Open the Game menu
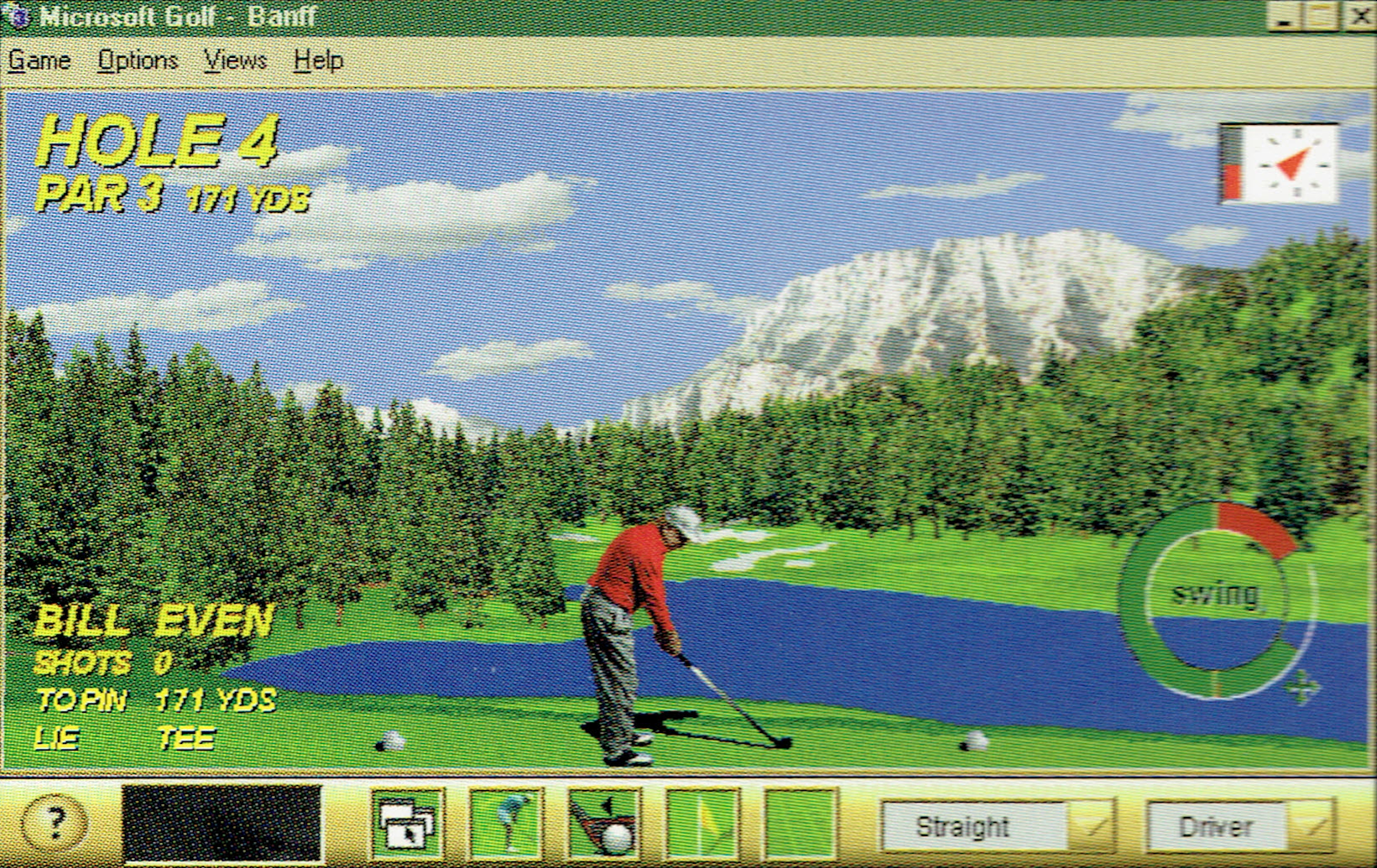The height and width of the screenshot is (868, 1377). [x=39, y=60]
